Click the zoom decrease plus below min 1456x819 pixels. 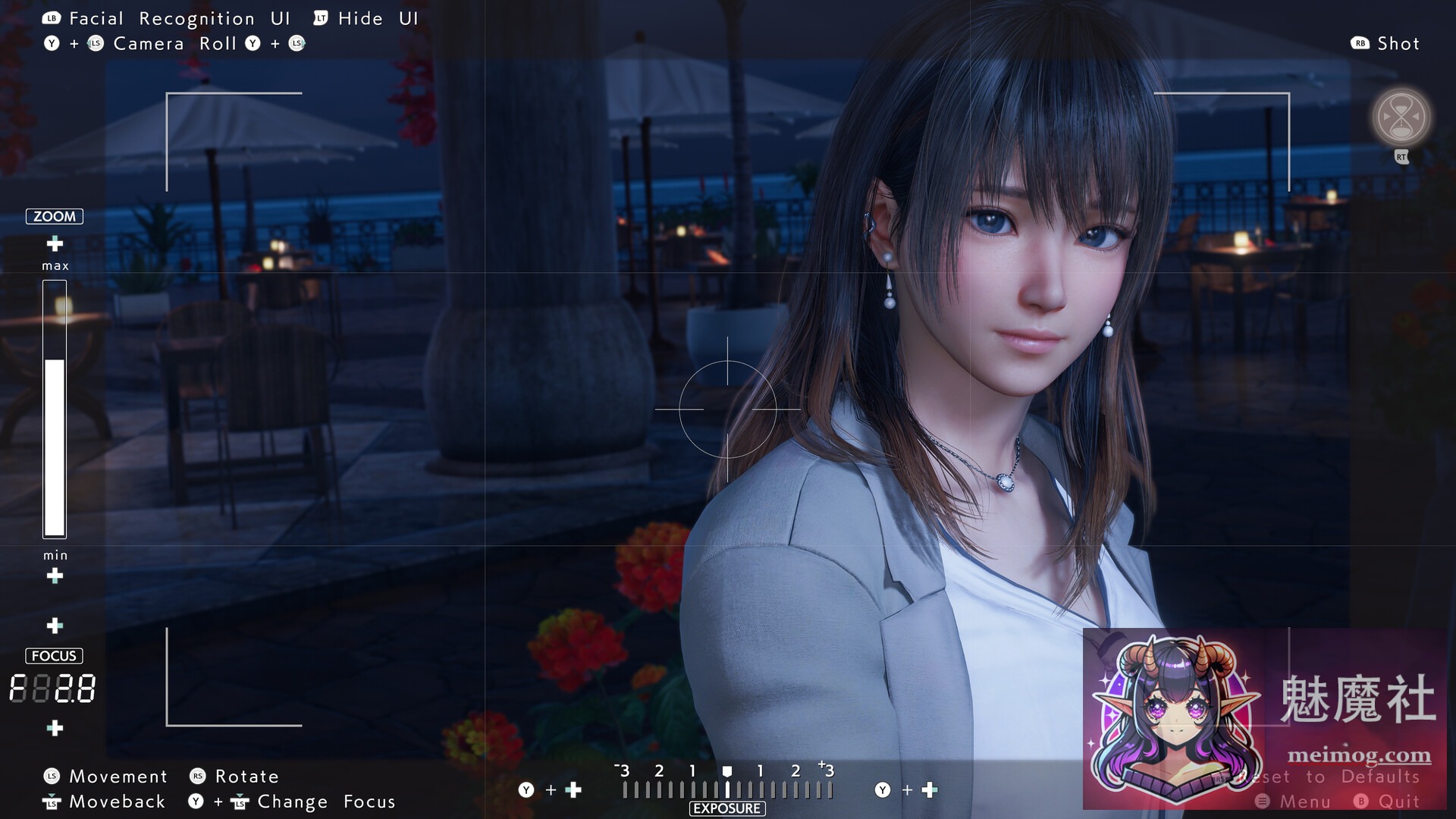point(54,576)
